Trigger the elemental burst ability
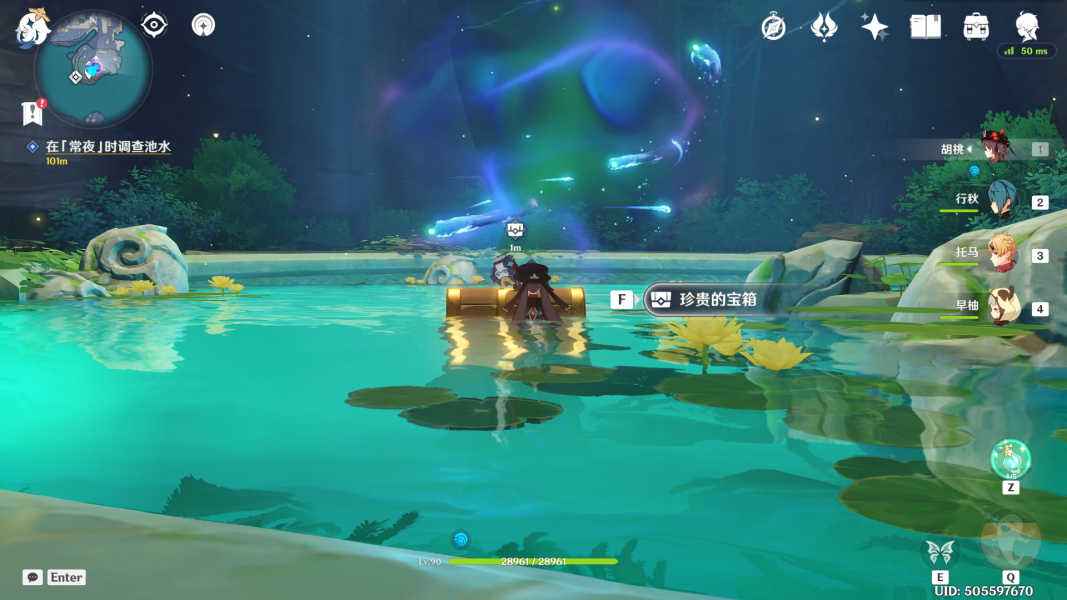The image size is (1067, 600). 1010,541
